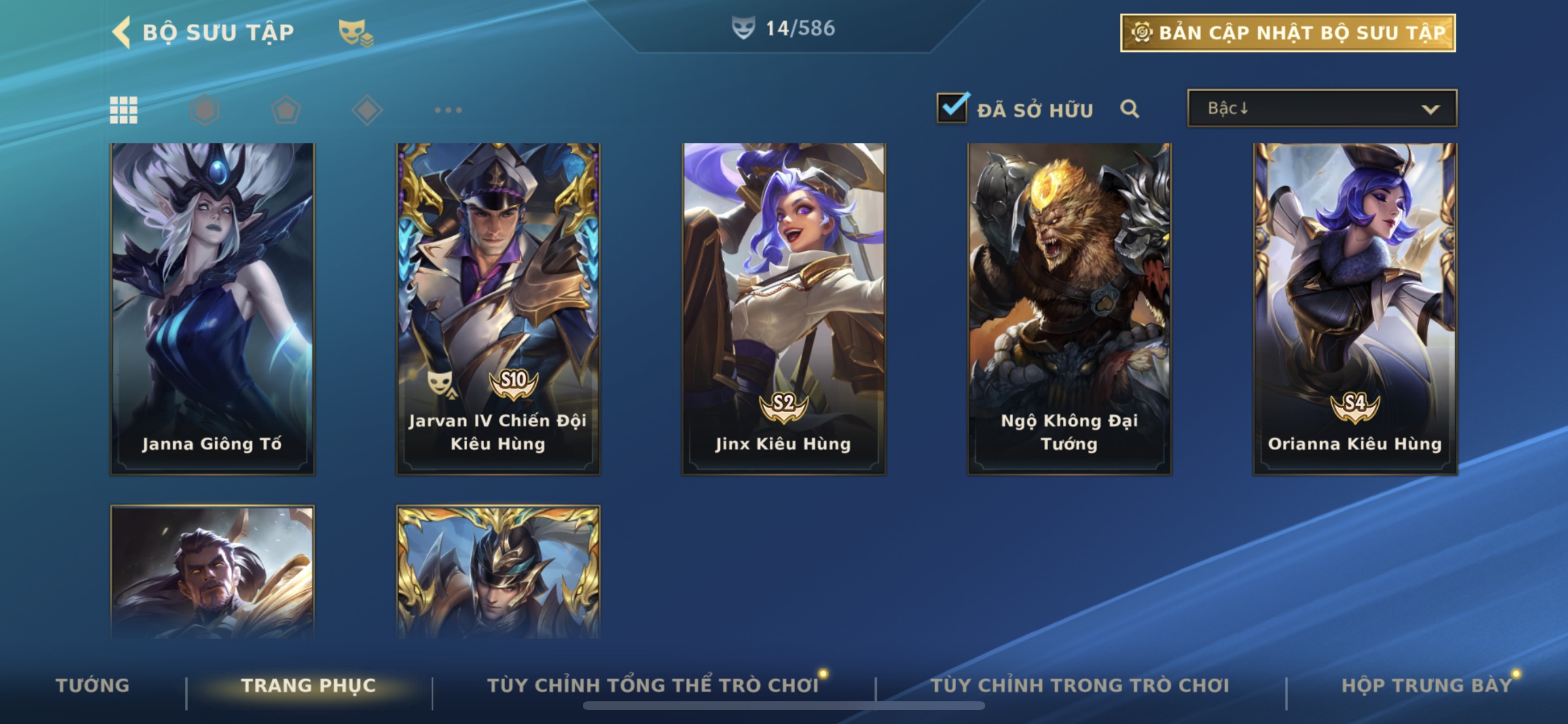This screenshot has width=1568, height=724.
Task: Select the grid view filter icon
Action: pos(124,110)
